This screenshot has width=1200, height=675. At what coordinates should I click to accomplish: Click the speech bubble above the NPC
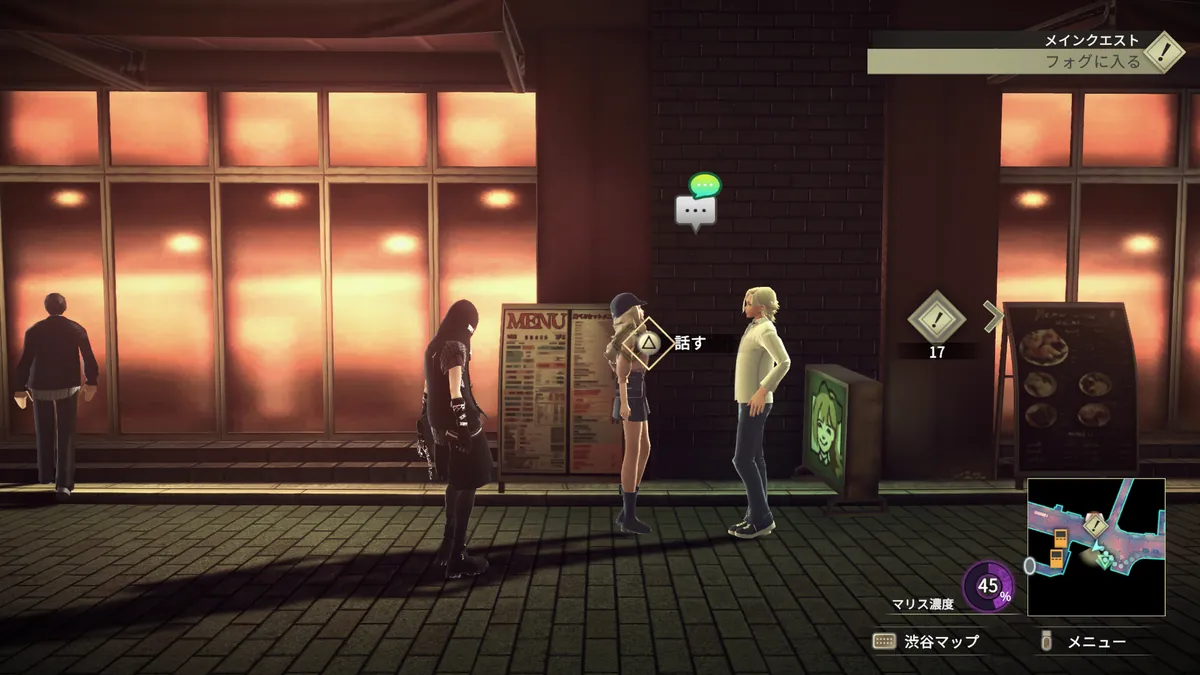[697, 207]
